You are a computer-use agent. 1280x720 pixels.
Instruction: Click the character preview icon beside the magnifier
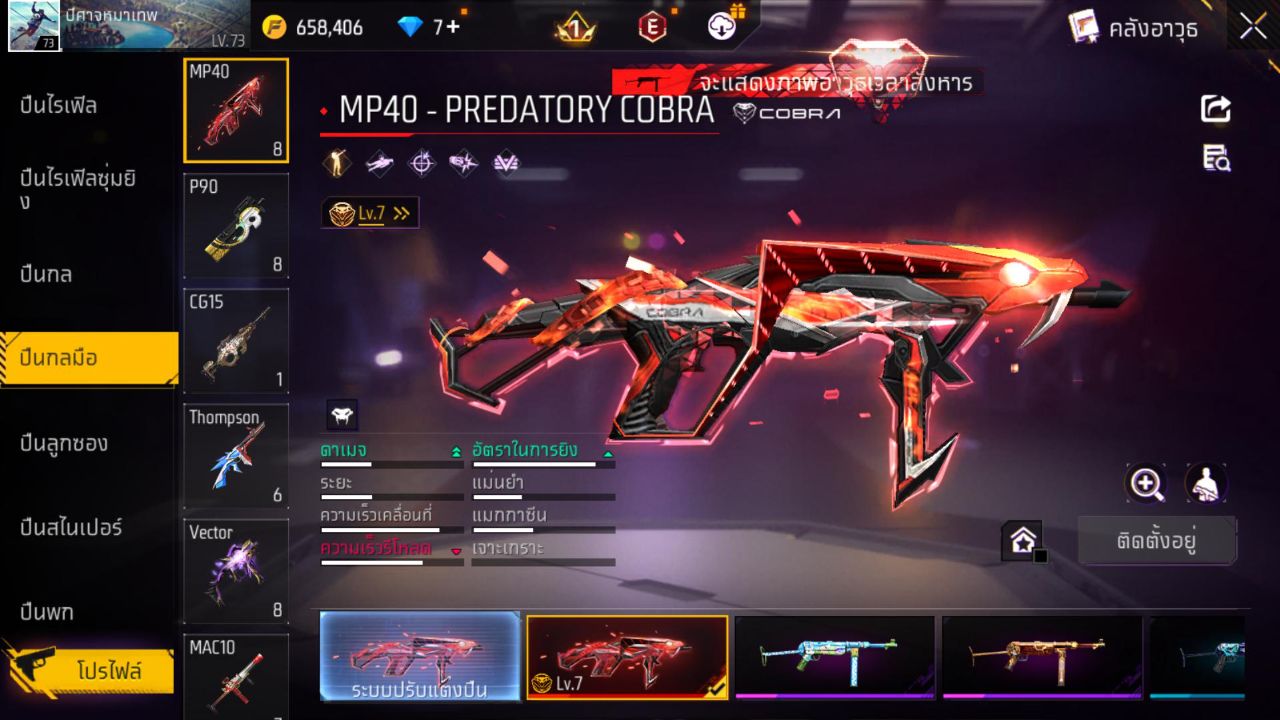click(1205, 484)
